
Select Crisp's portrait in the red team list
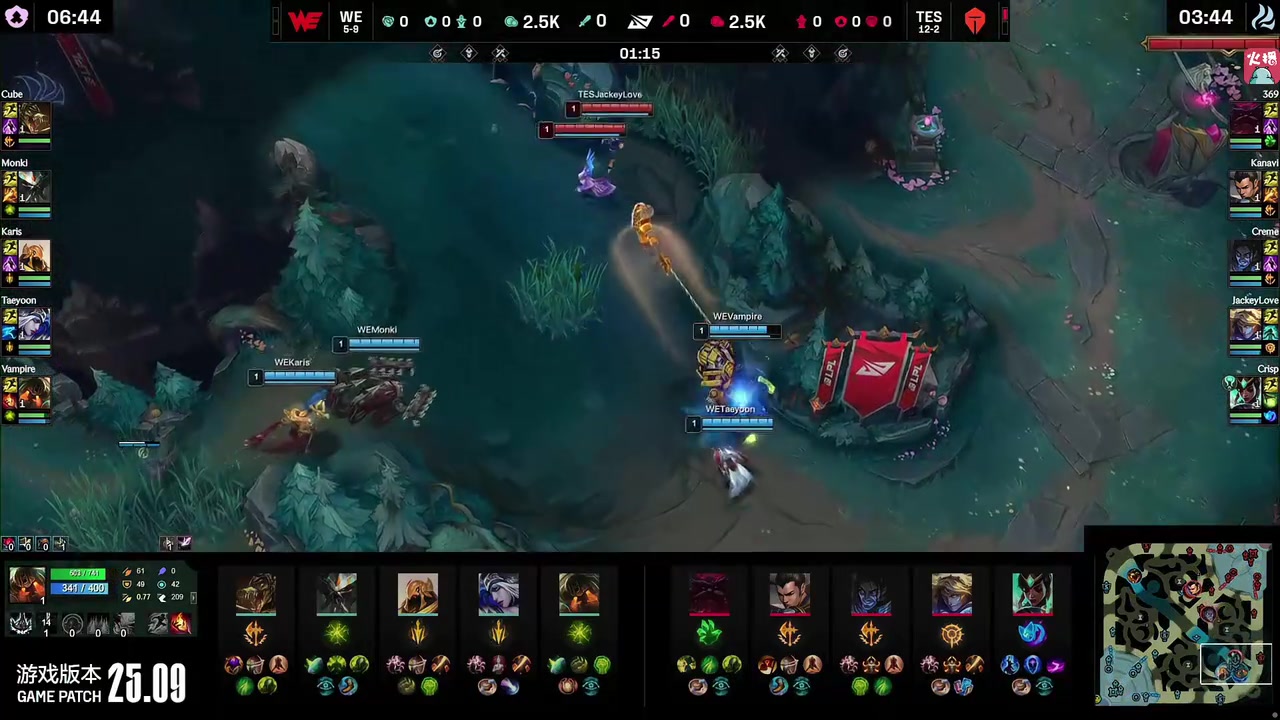tap(1246, 393)
